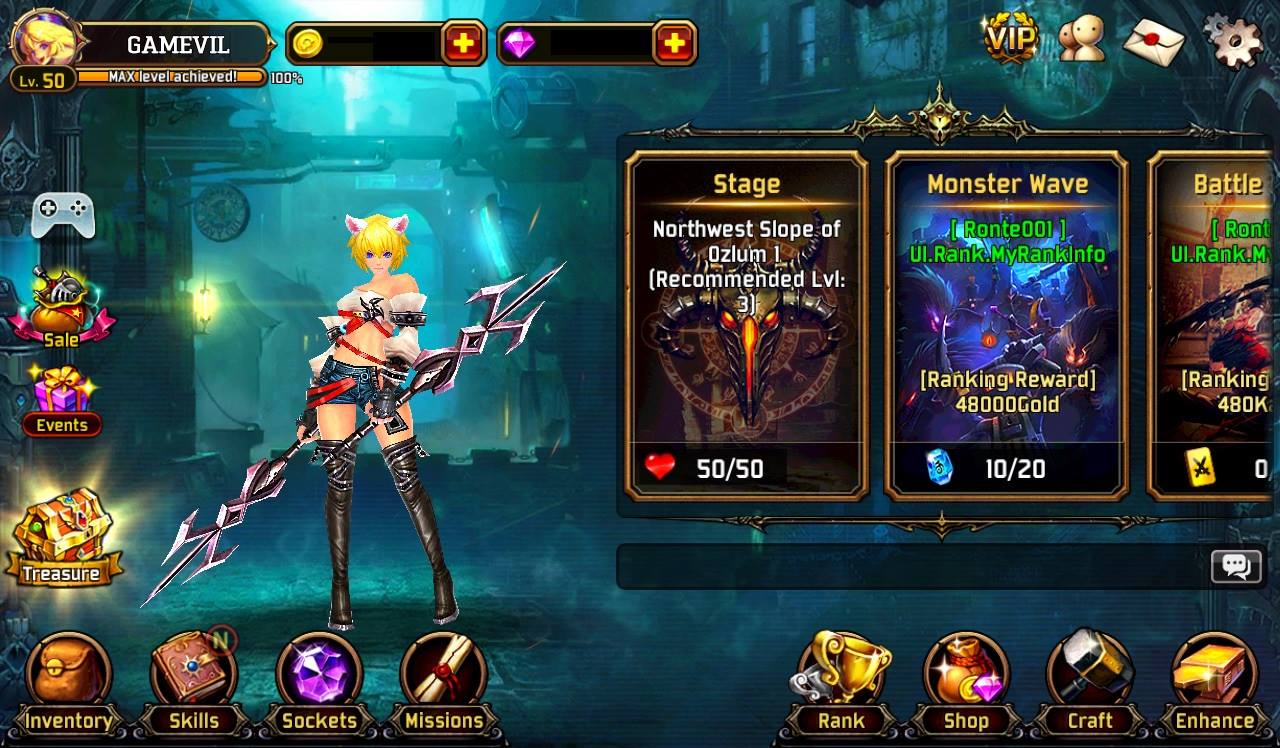Viewport: 1280px width, 748px height.
Task: Add gold with the plus button
Action: tap(464, 43)
